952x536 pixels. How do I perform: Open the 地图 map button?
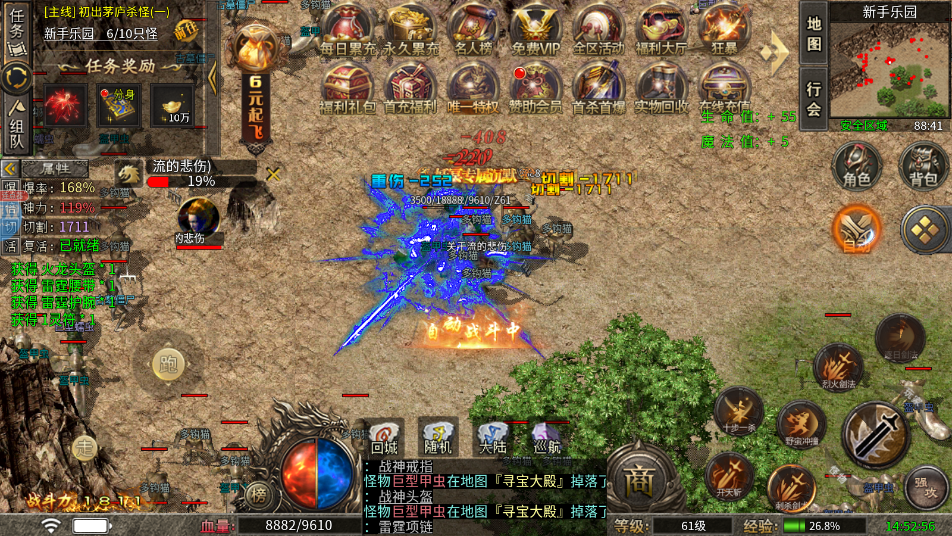[814, 33]
